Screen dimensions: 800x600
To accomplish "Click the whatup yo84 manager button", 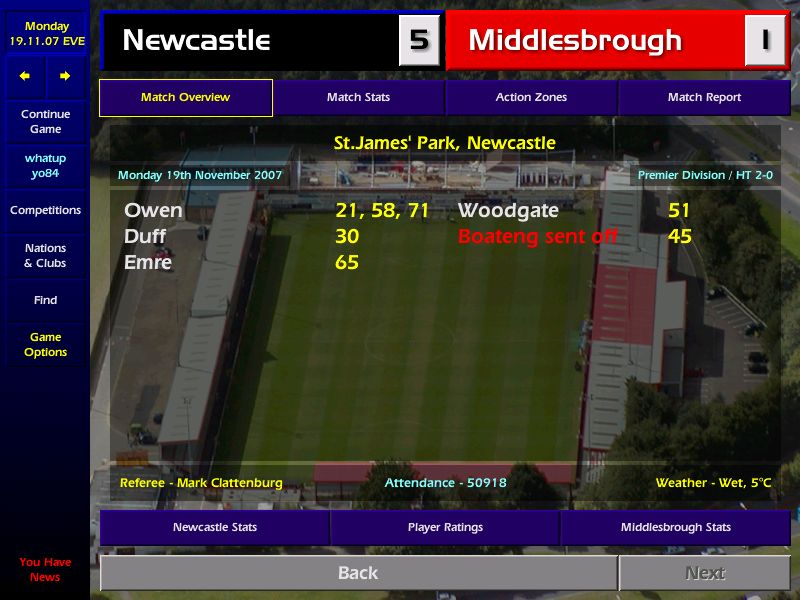I will point(45,166).
